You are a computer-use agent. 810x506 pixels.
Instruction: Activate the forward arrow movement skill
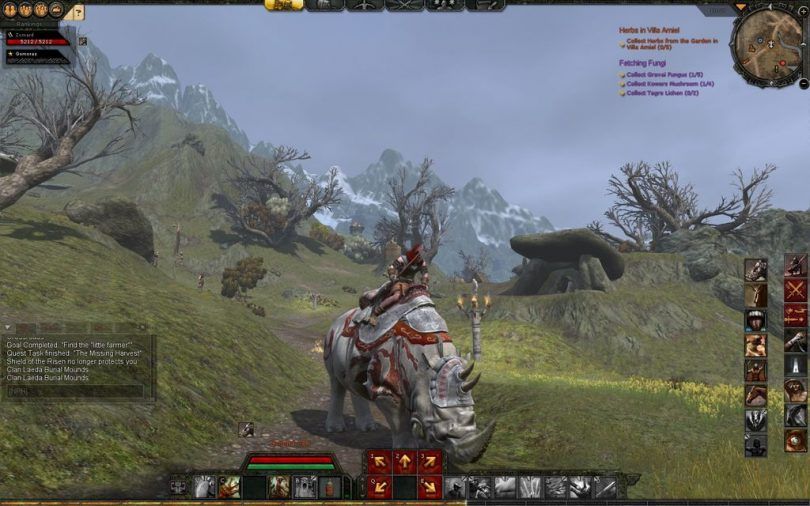click(404, 461)
